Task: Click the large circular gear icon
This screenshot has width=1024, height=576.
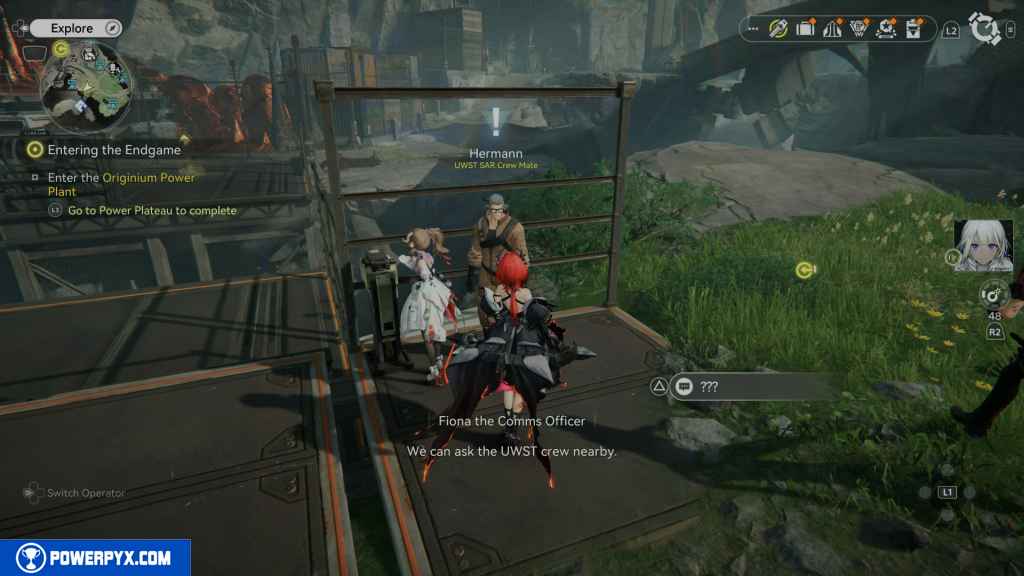Action: [x=986, y=29]
